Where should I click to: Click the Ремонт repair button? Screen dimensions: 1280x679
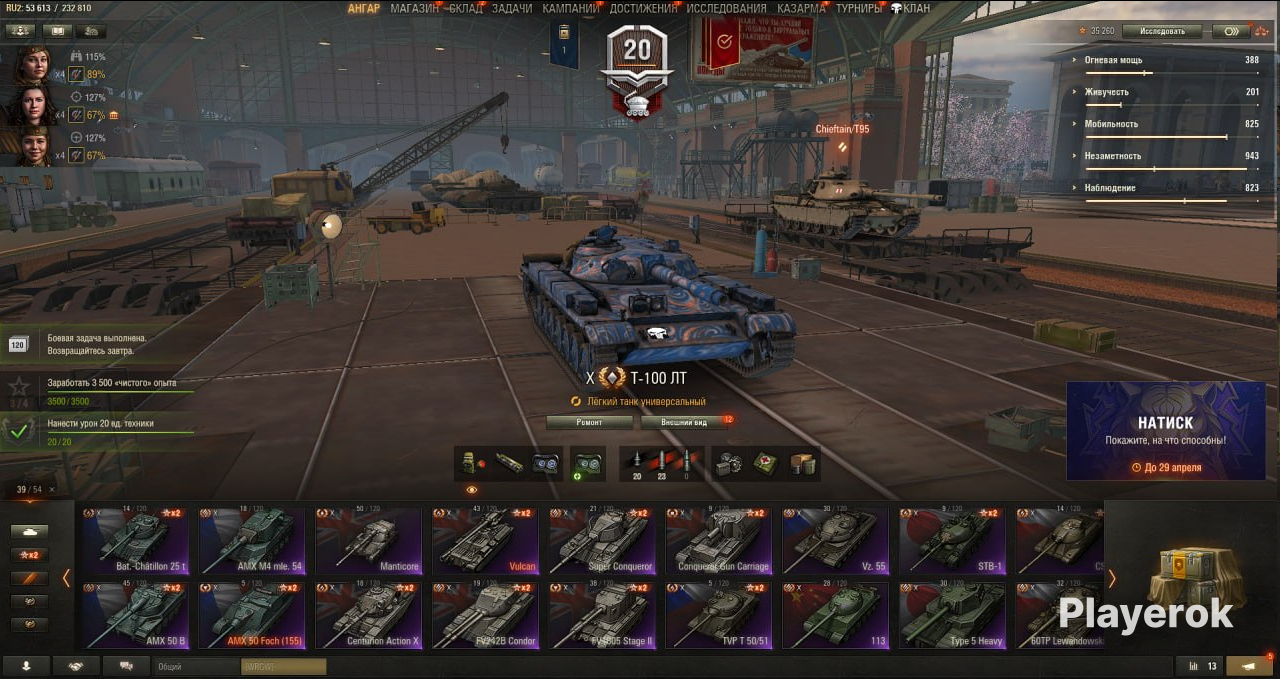[x=589, y=422]
